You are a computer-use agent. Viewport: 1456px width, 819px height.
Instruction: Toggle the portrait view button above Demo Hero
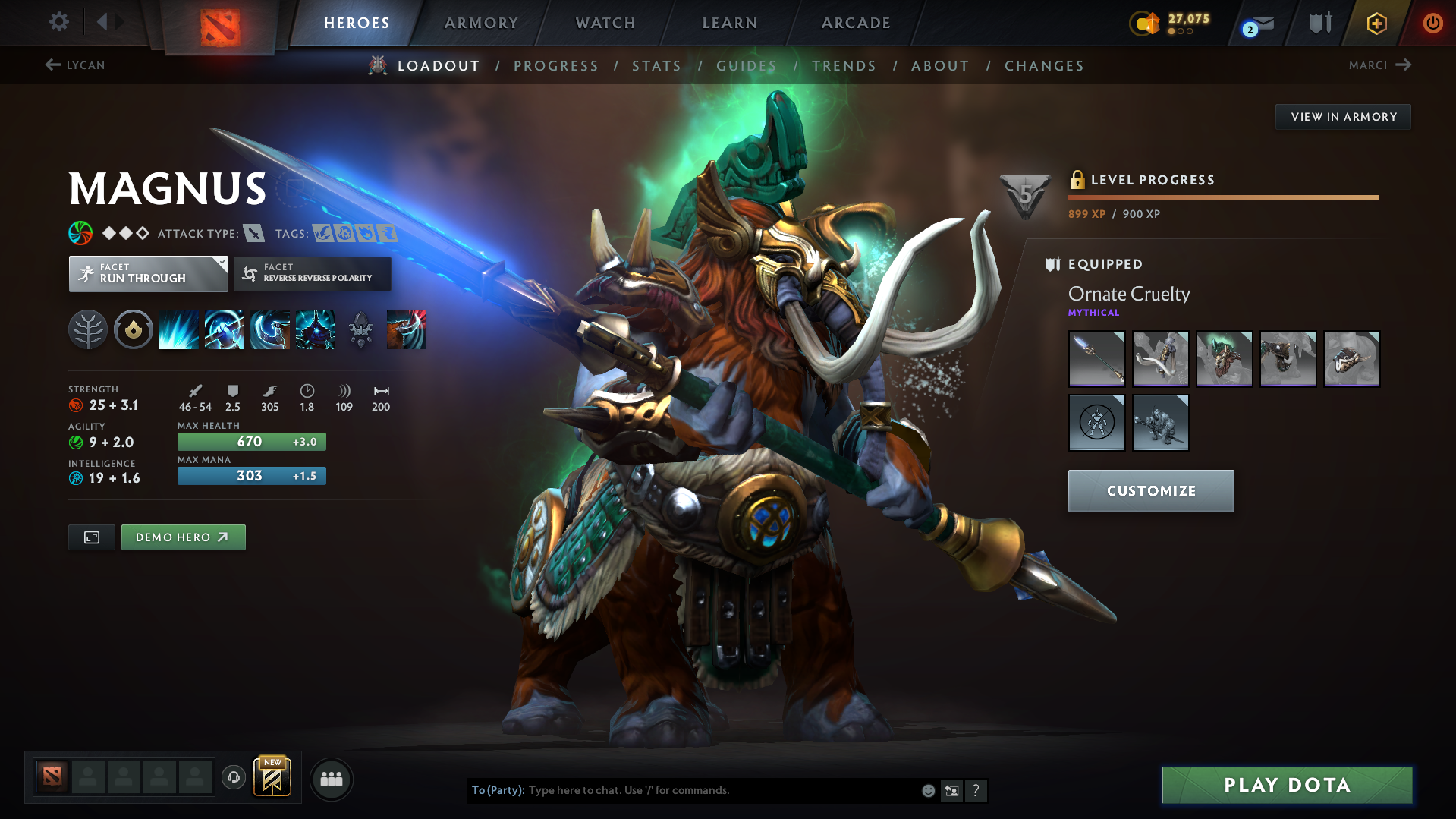91,537
